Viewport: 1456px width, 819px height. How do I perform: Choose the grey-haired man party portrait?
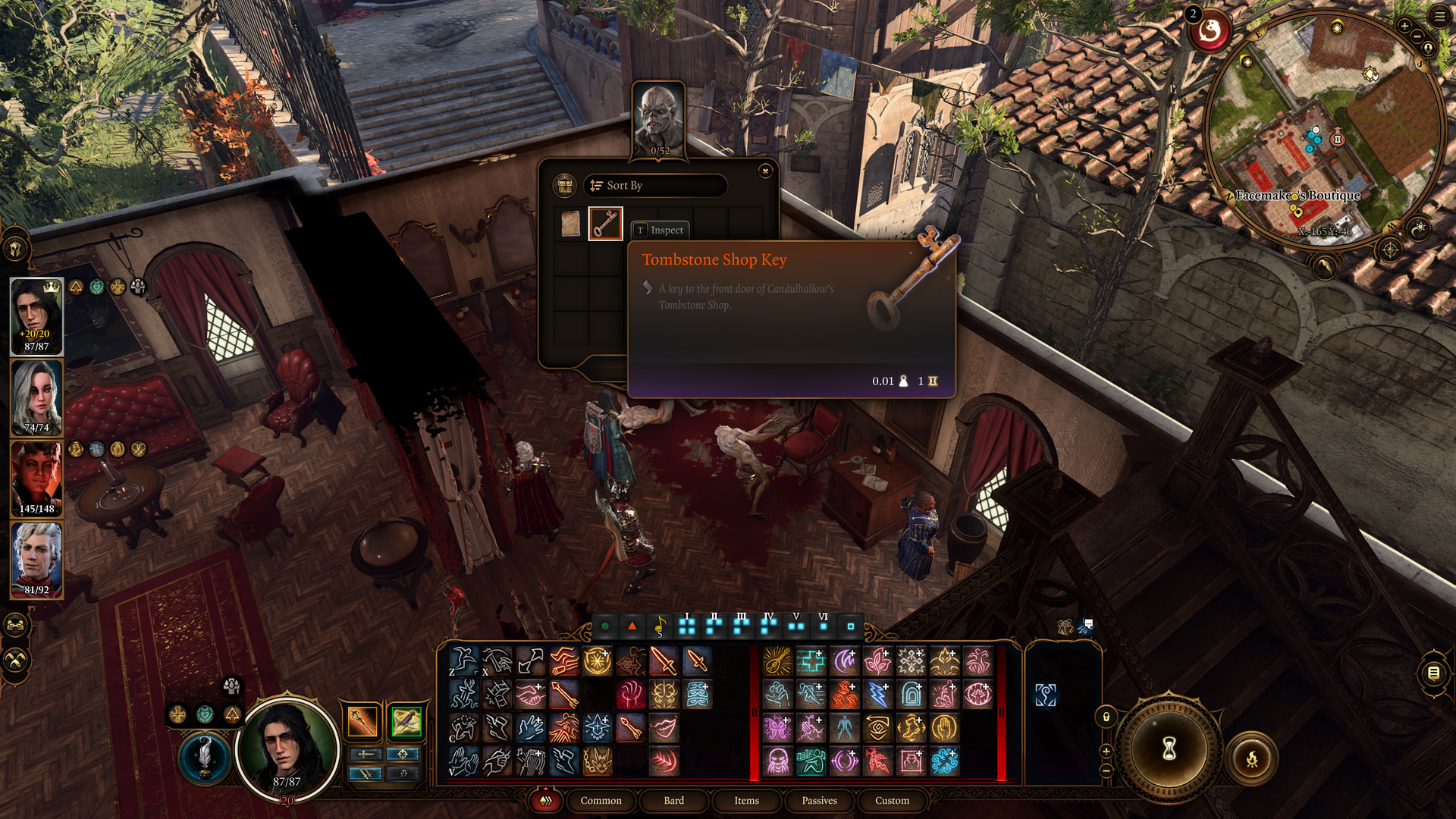[x=36, y=560]
